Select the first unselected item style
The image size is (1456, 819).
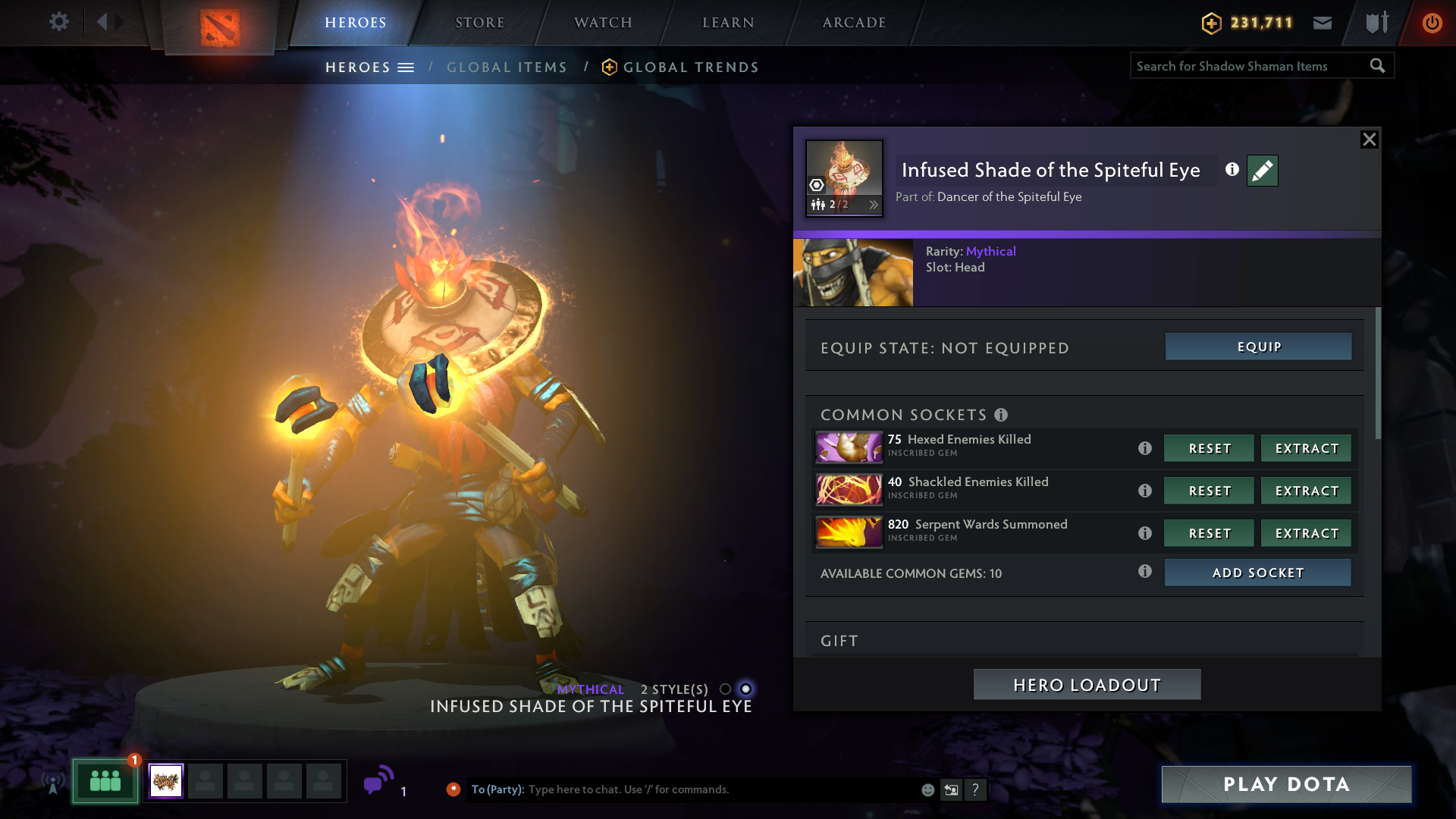tap(725, 689)
